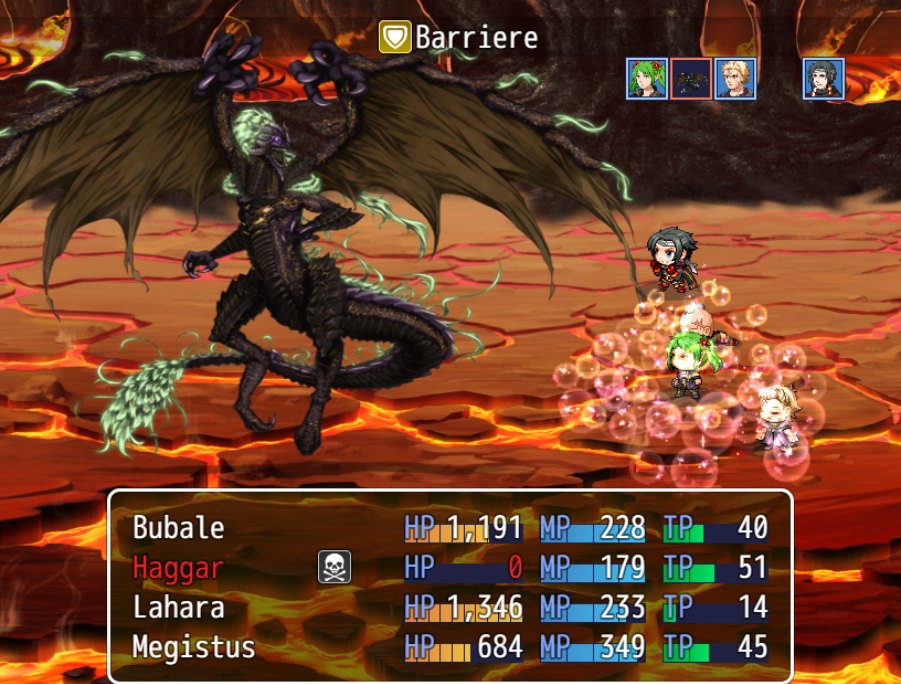Screen dimensions: 901x684
Task: Select Bubale in the party status list
Action: pyautogui.click(x=179, y=527)
